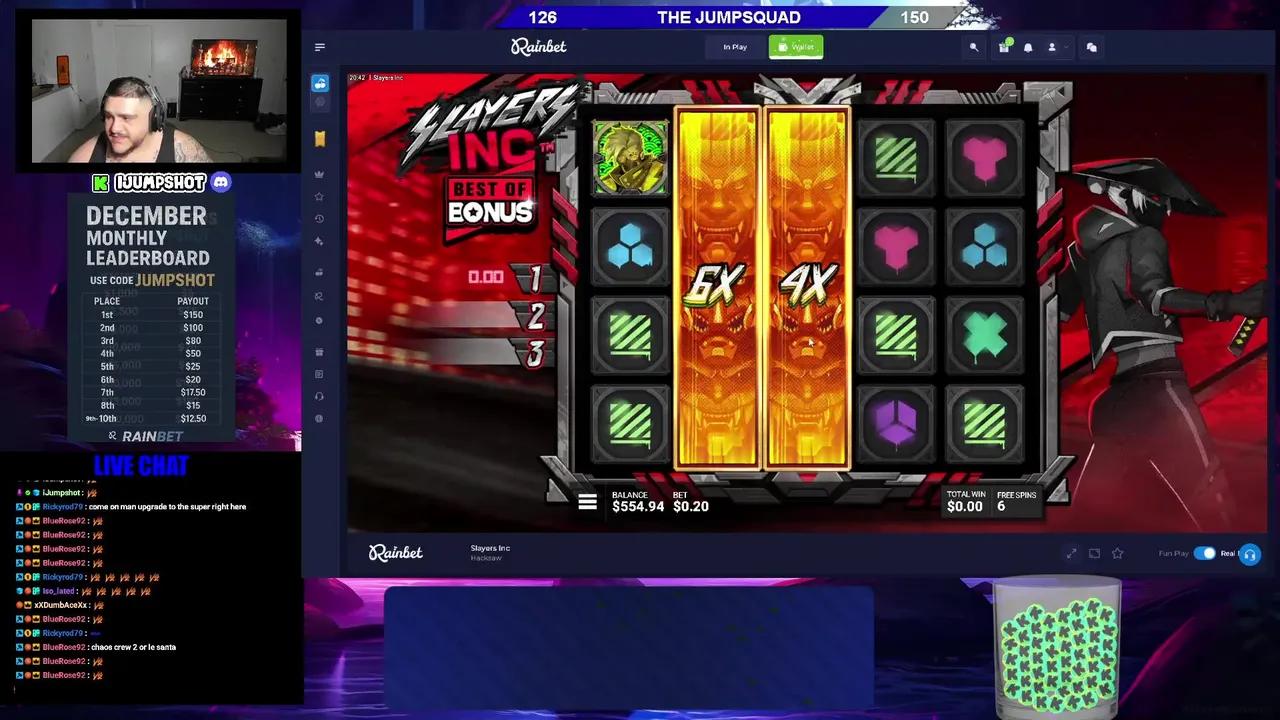Toggle the sidebar with the hamburger icon

[320, 47]
